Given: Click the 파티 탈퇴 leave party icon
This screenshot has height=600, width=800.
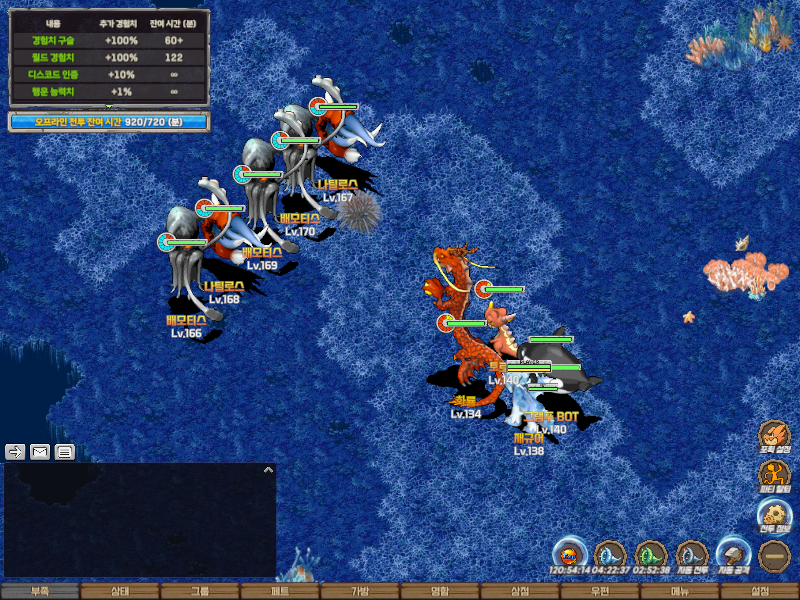Looking at the screenshot, I should click(774, 474).
